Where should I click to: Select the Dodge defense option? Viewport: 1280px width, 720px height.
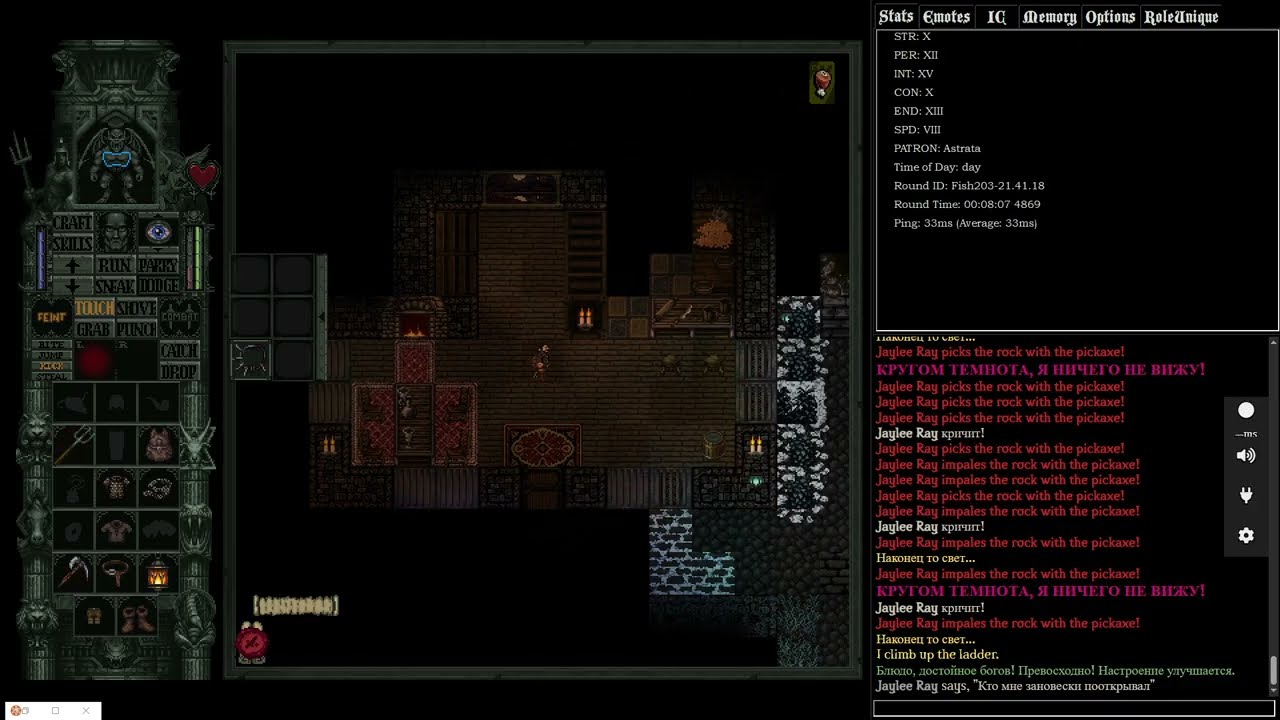158,286
